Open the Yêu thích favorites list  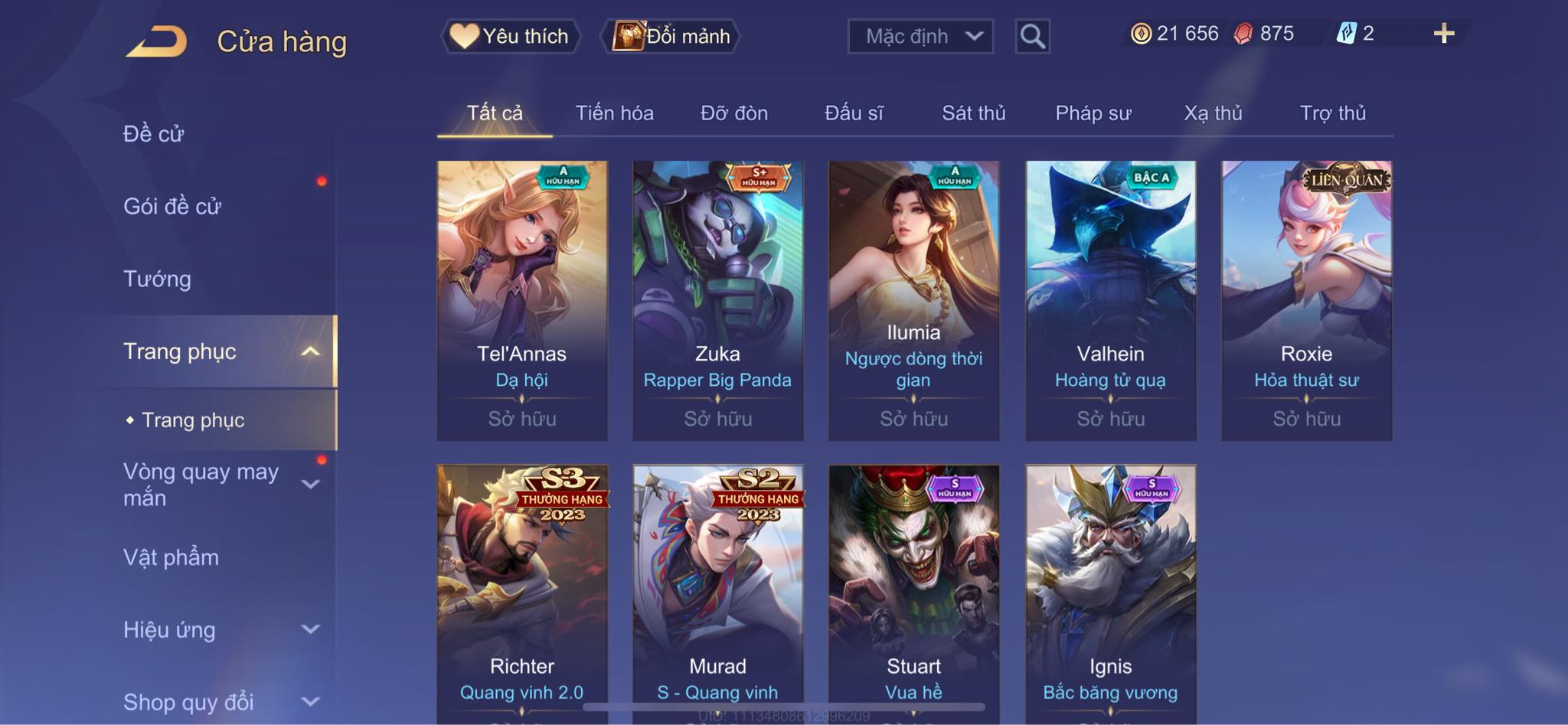pos(510,36)
